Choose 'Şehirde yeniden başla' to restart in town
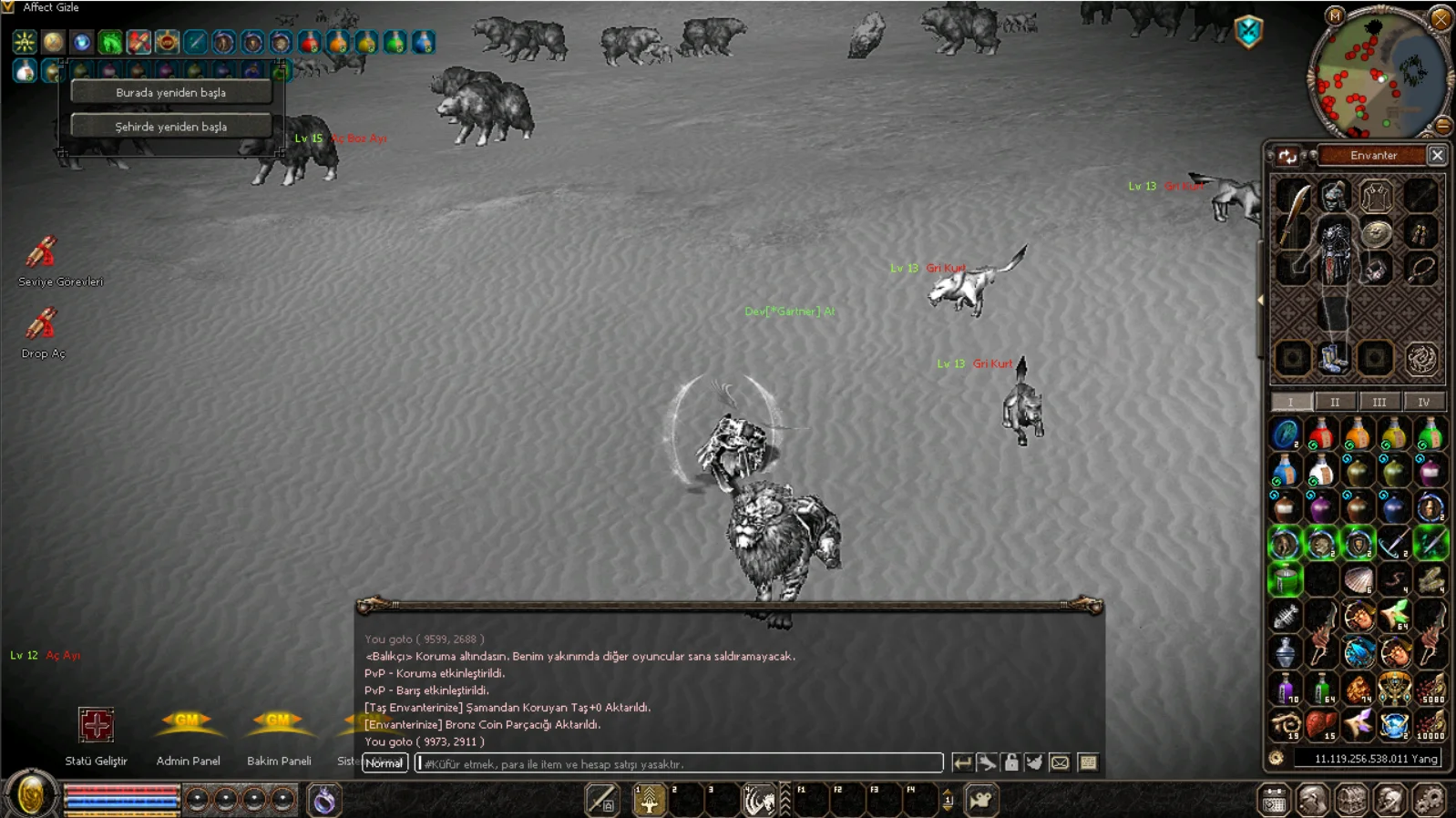This screenshot has width=1456, height=818. tap(170, 127)
